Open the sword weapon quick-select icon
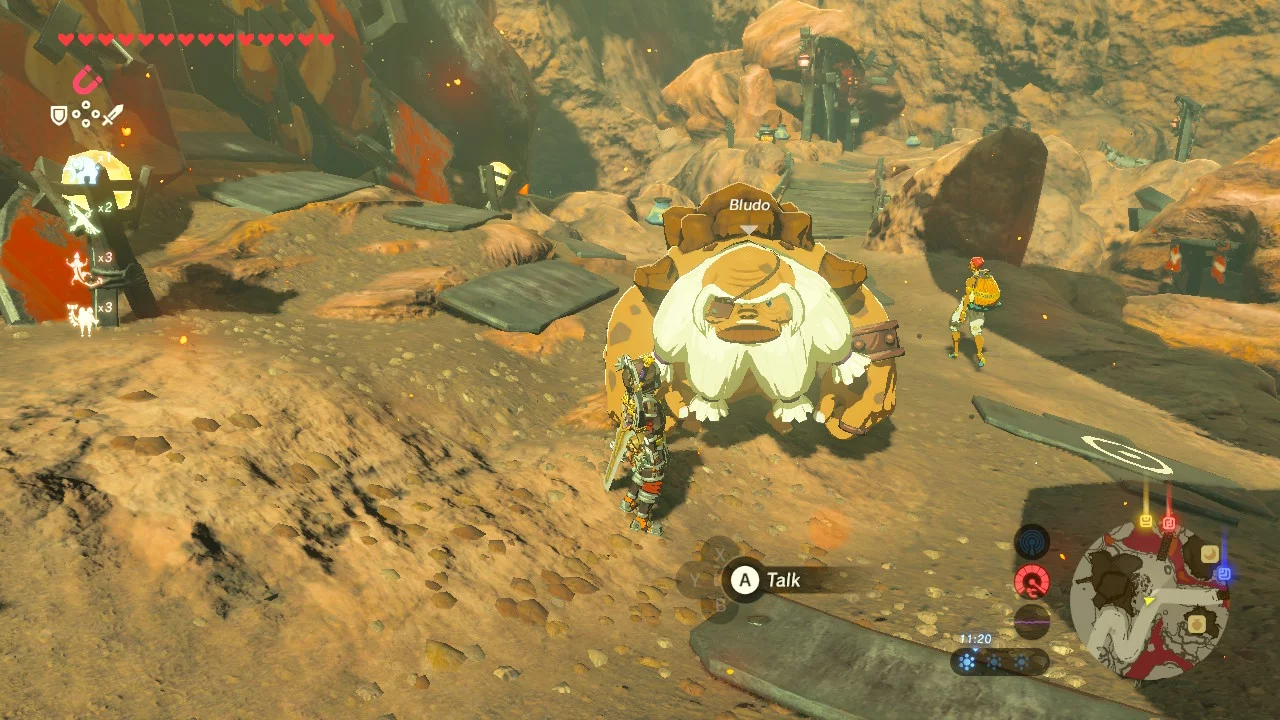 pos(114,116)
